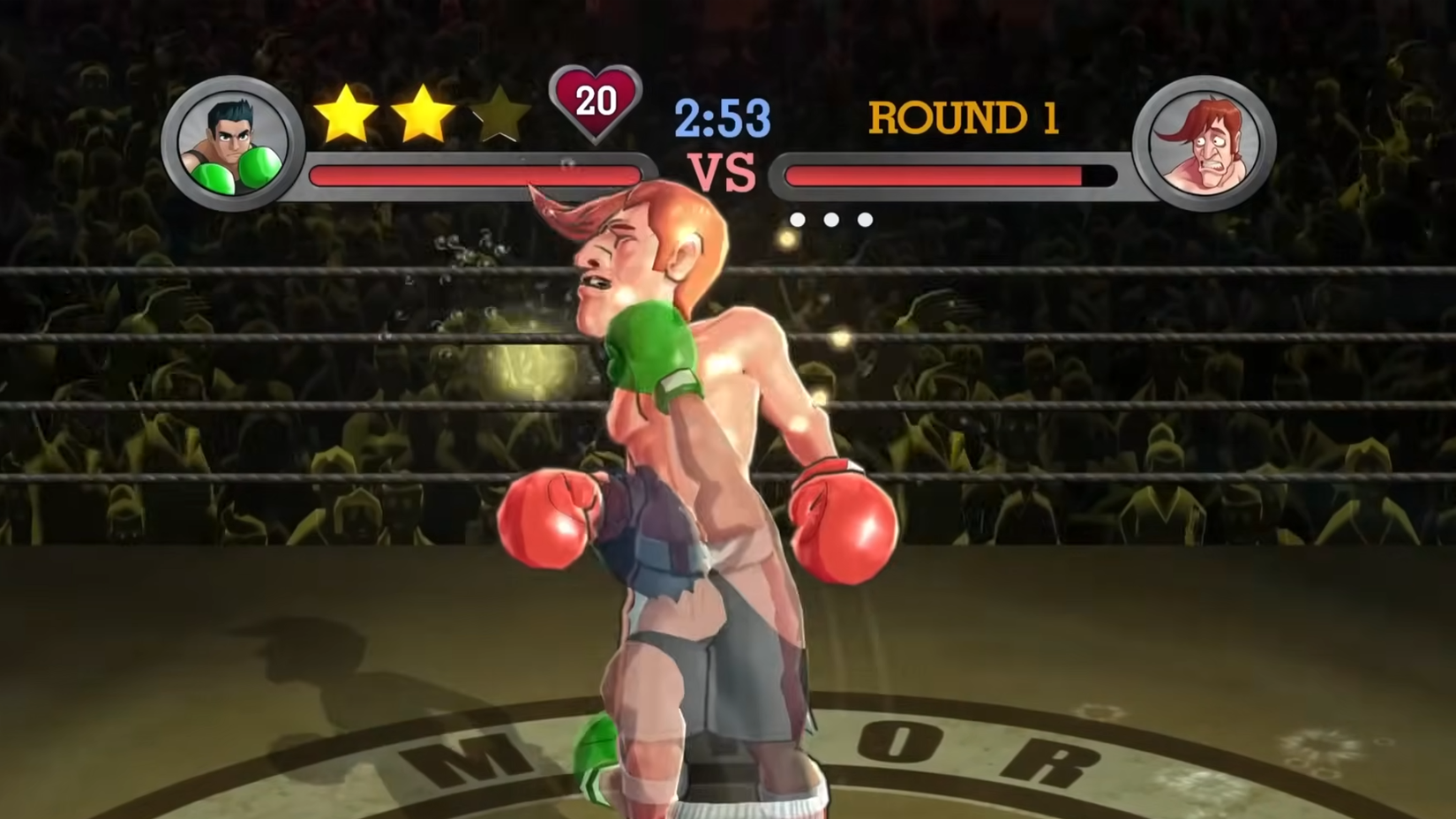Click the yellow ROUND 1 text header
1456x819 pixels.
tap(962, 117)
